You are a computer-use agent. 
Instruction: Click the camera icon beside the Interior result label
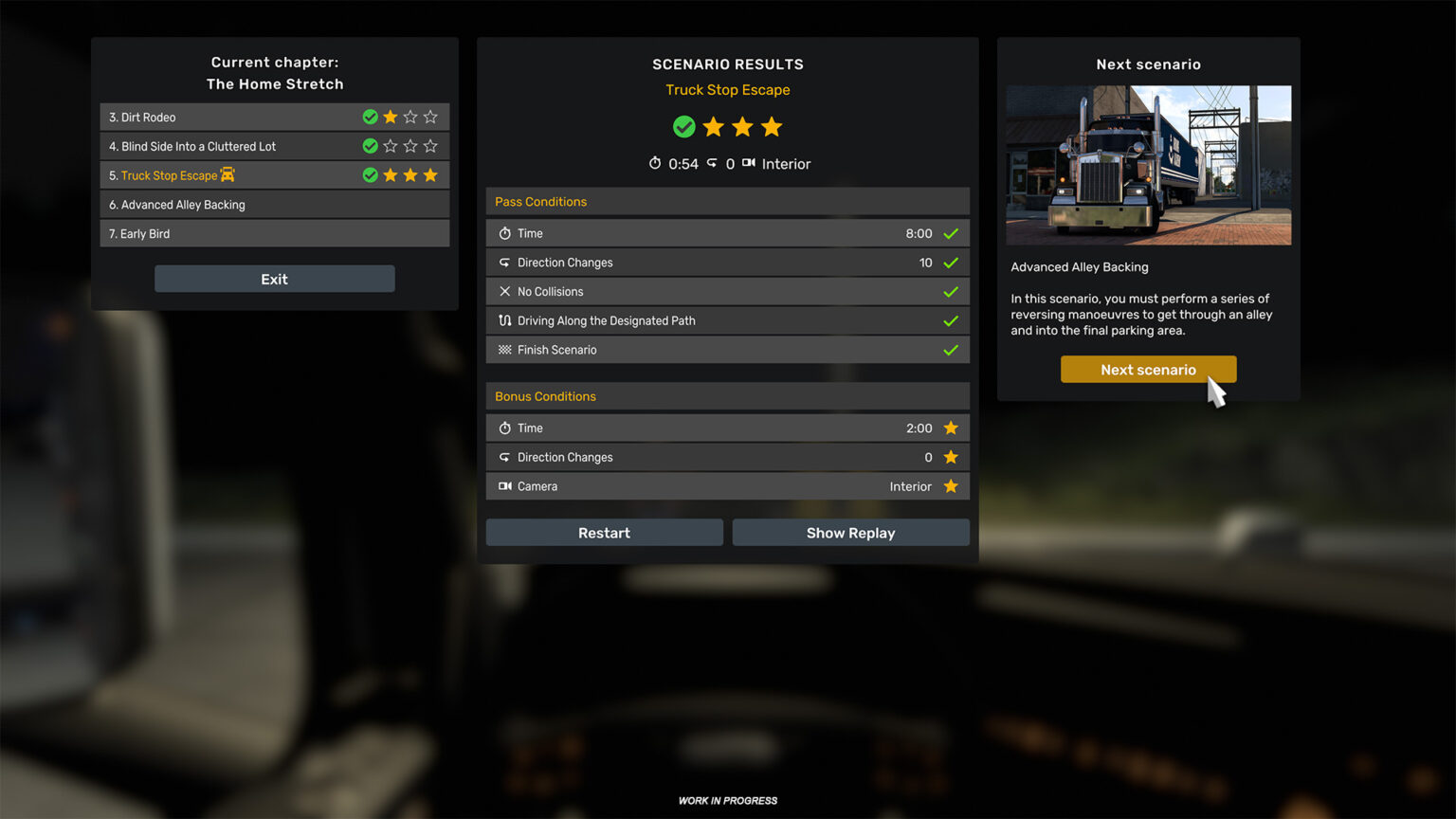click(748, 163)
